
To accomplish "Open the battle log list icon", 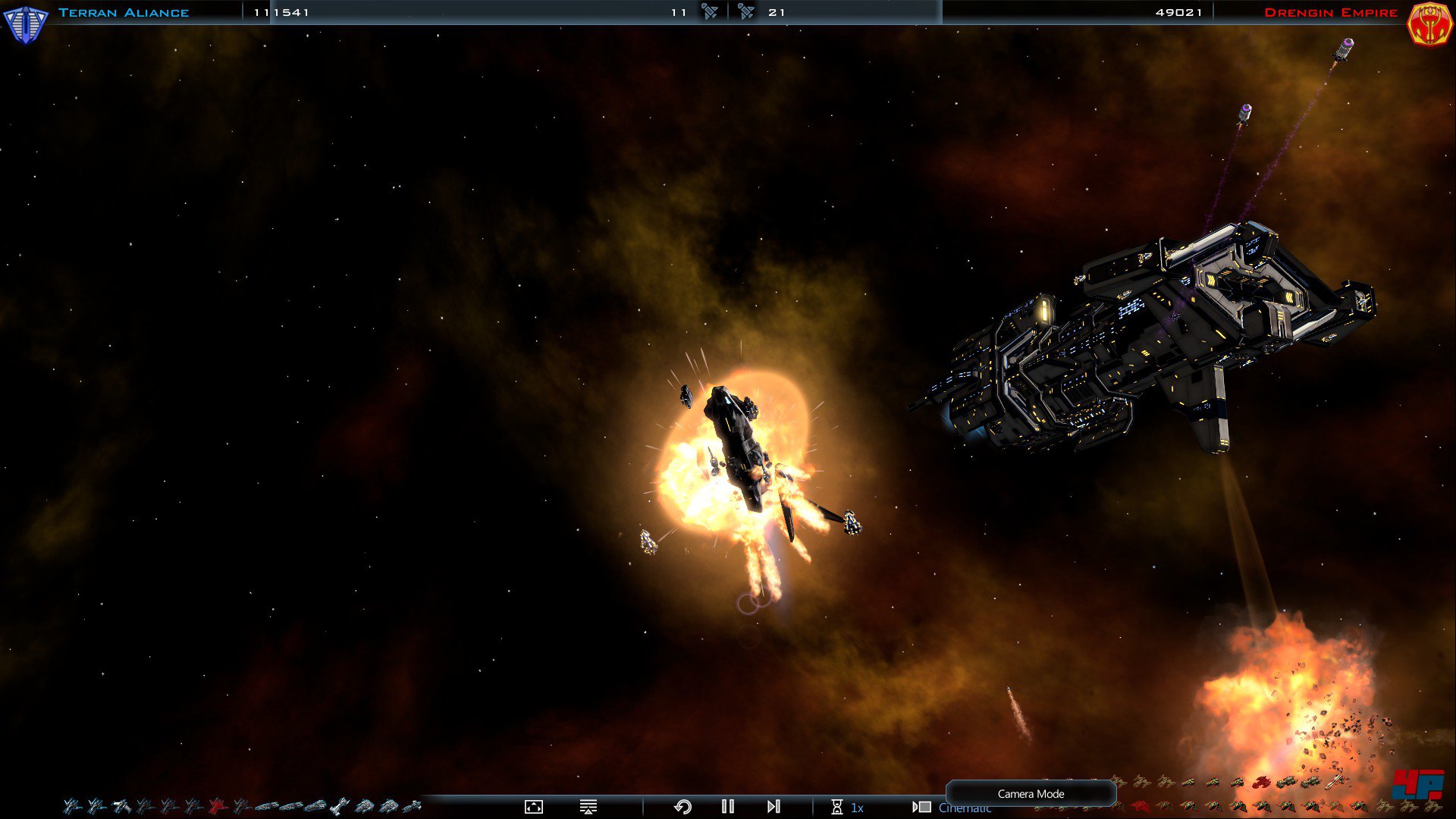I will click(588, 807).
